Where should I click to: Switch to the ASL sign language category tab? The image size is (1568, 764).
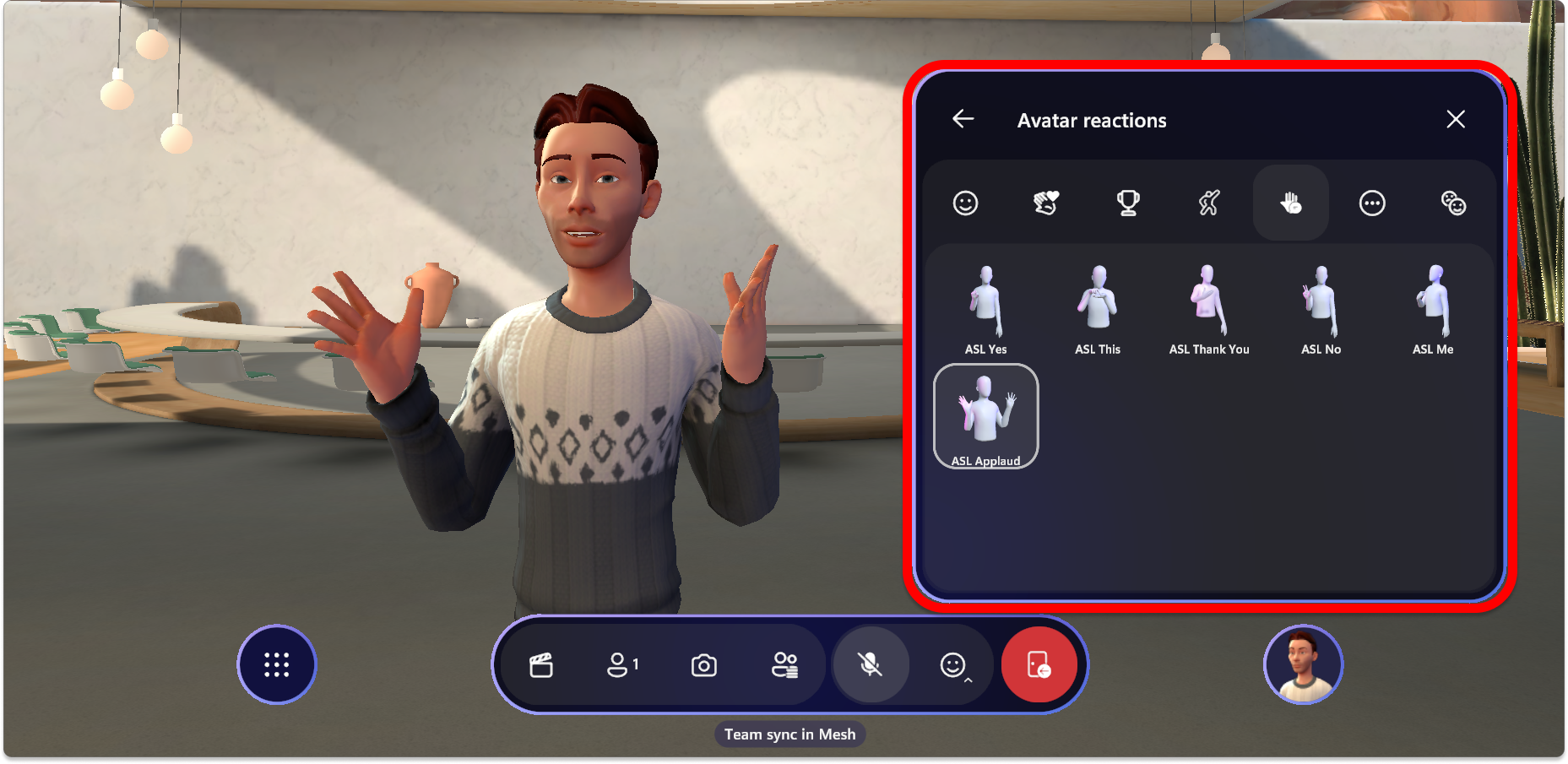(1290, 203)
